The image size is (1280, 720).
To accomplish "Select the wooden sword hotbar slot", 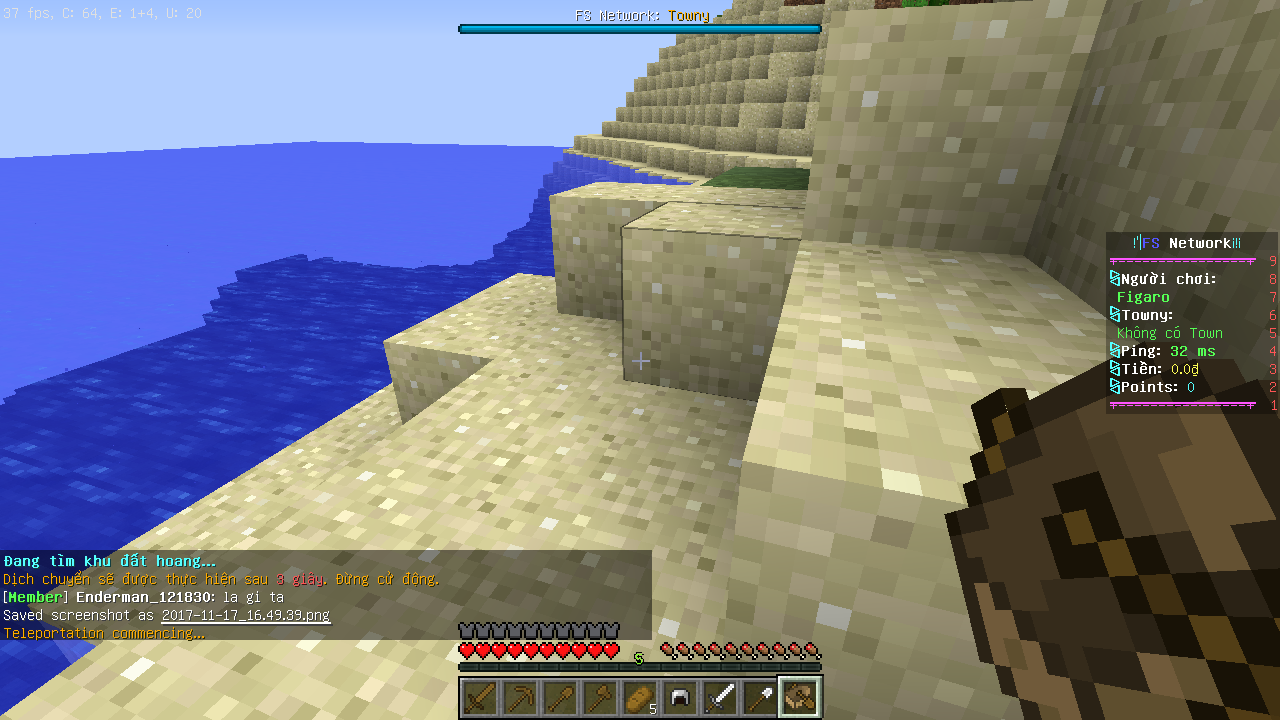I will click(480, 697).
